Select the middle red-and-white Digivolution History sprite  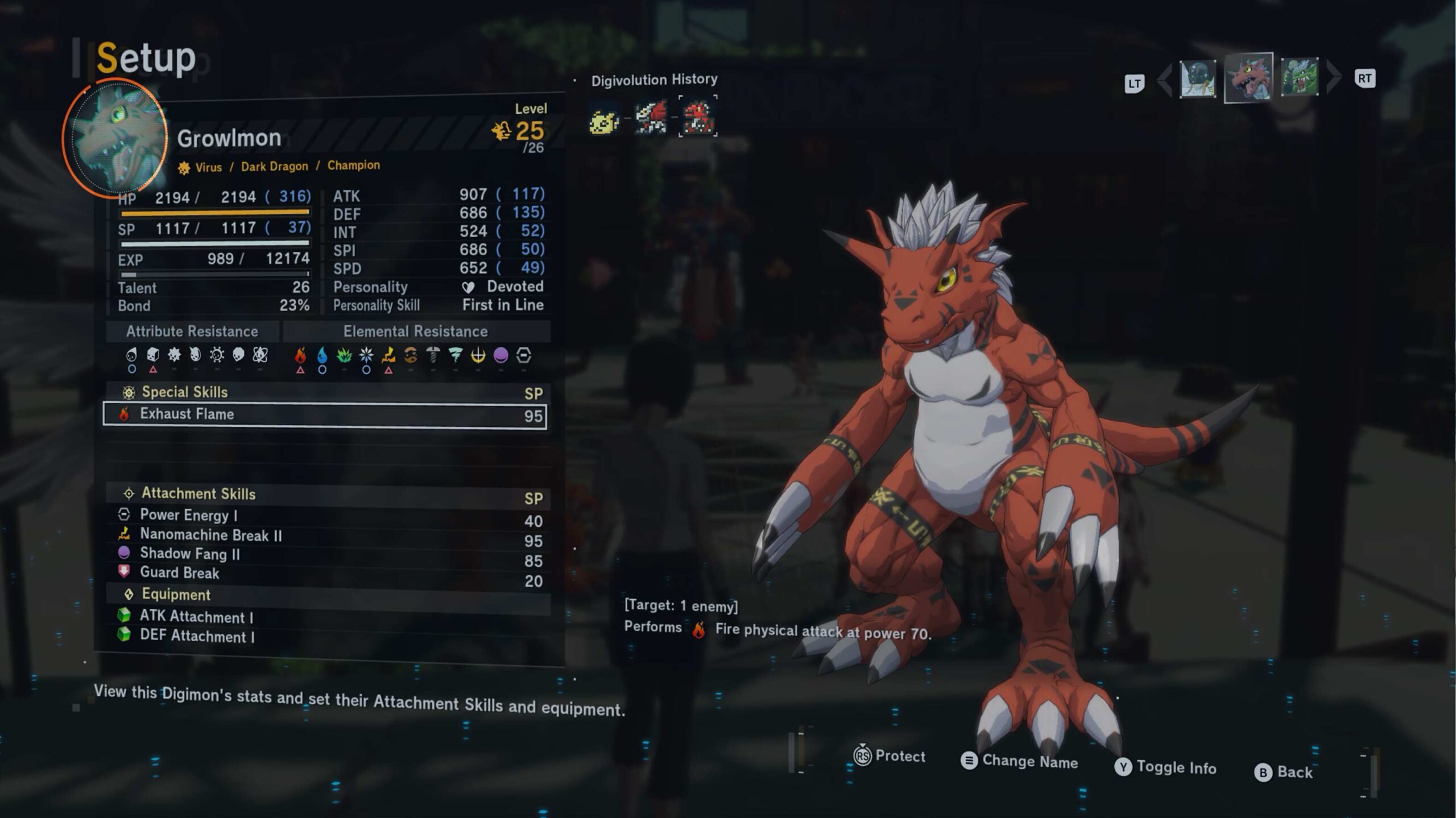[x=651, y=118]
